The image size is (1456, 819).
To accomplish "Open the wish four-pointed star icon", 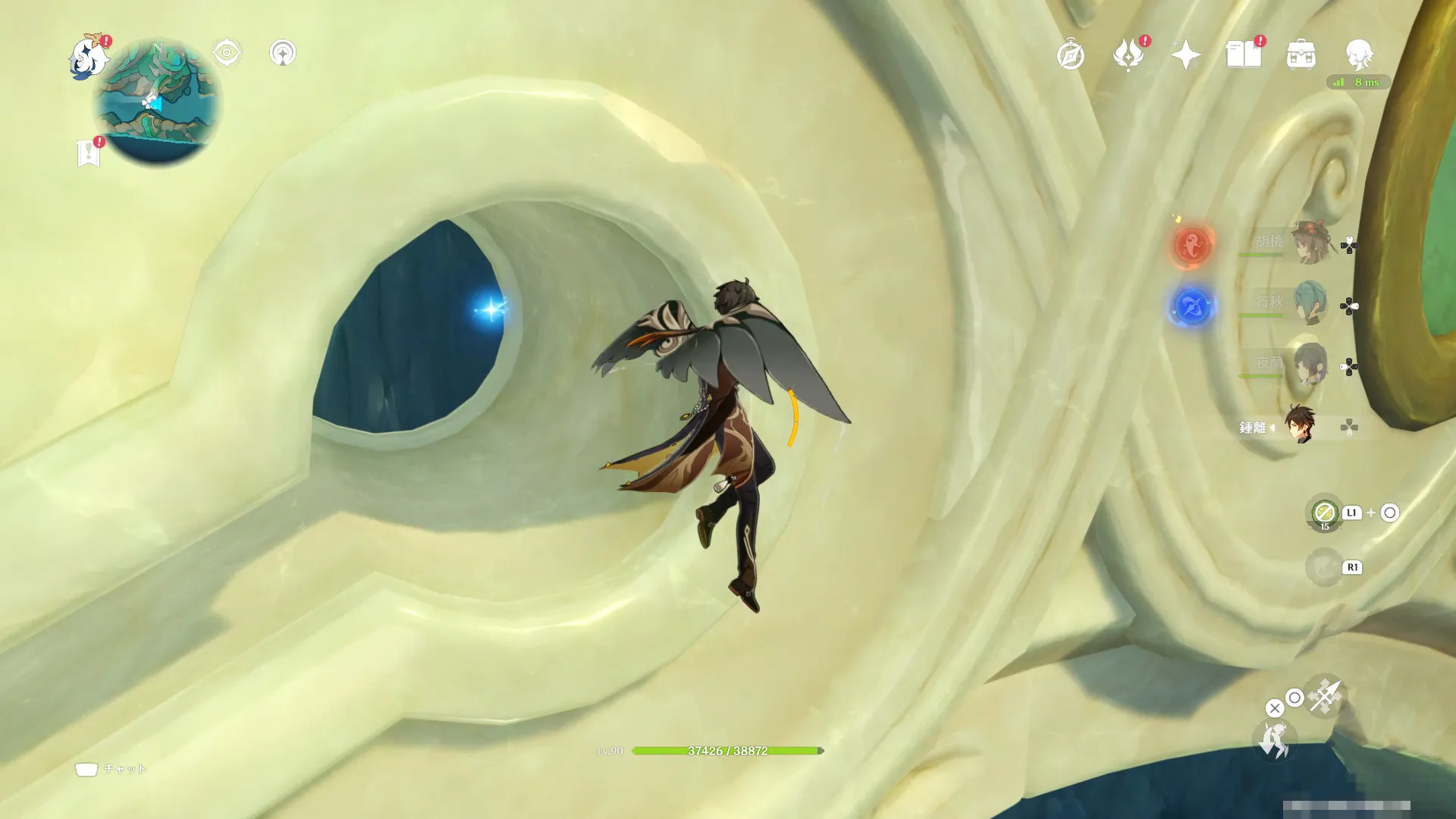I will [1185, 55].
